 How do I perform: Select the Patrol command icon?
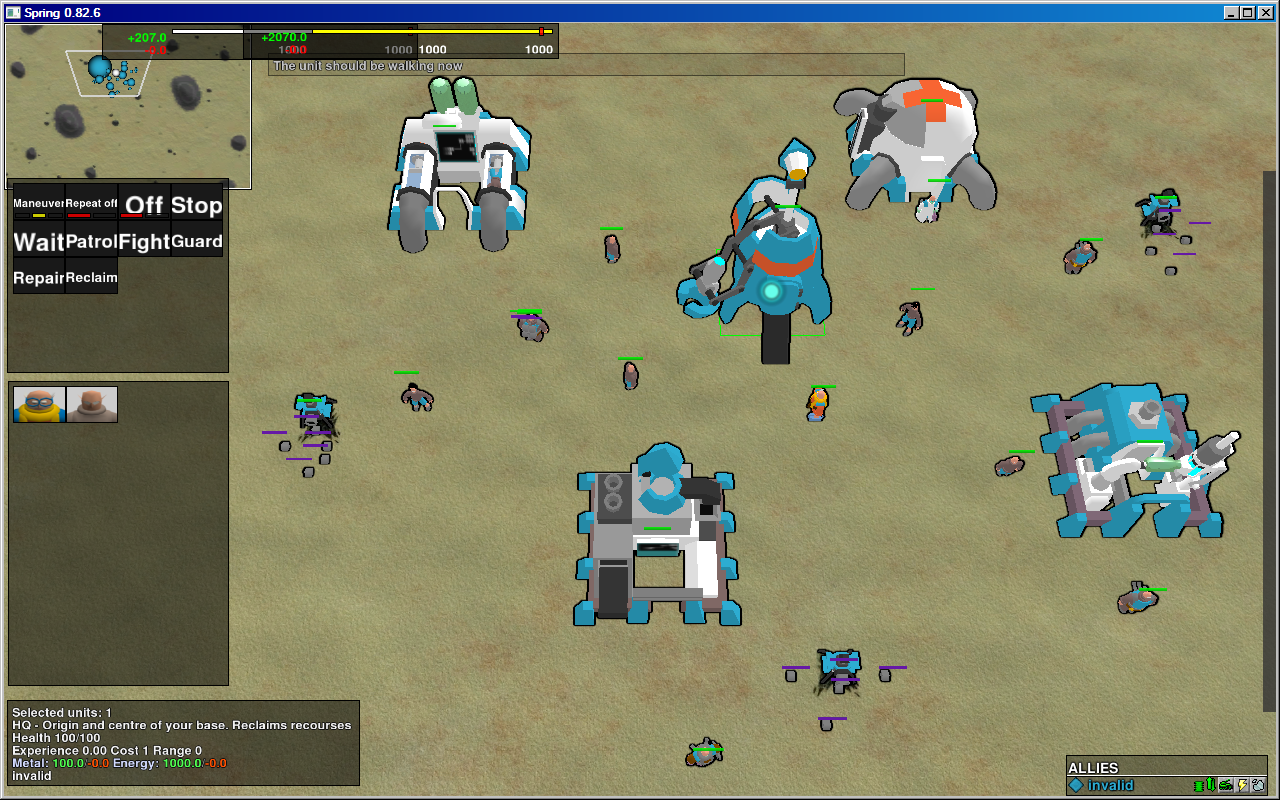(91, 241)
